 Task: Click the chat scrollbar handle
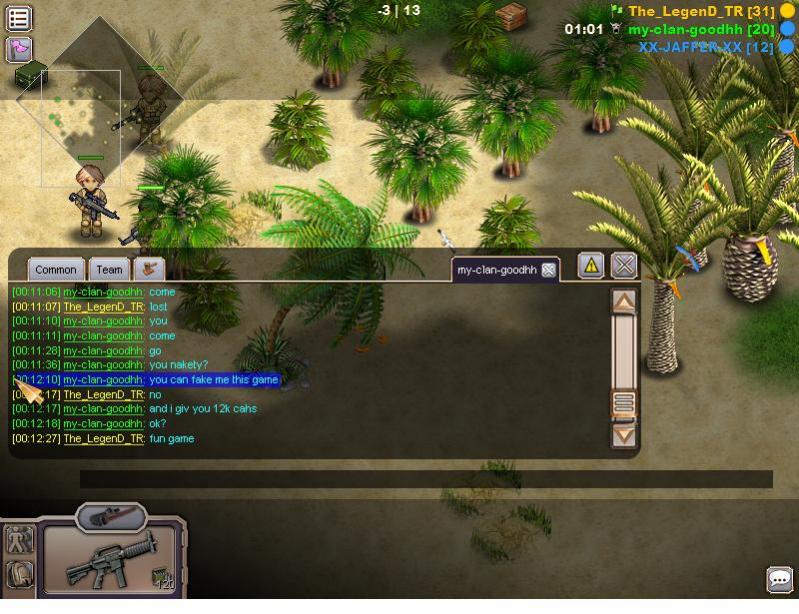click(624, 403)
